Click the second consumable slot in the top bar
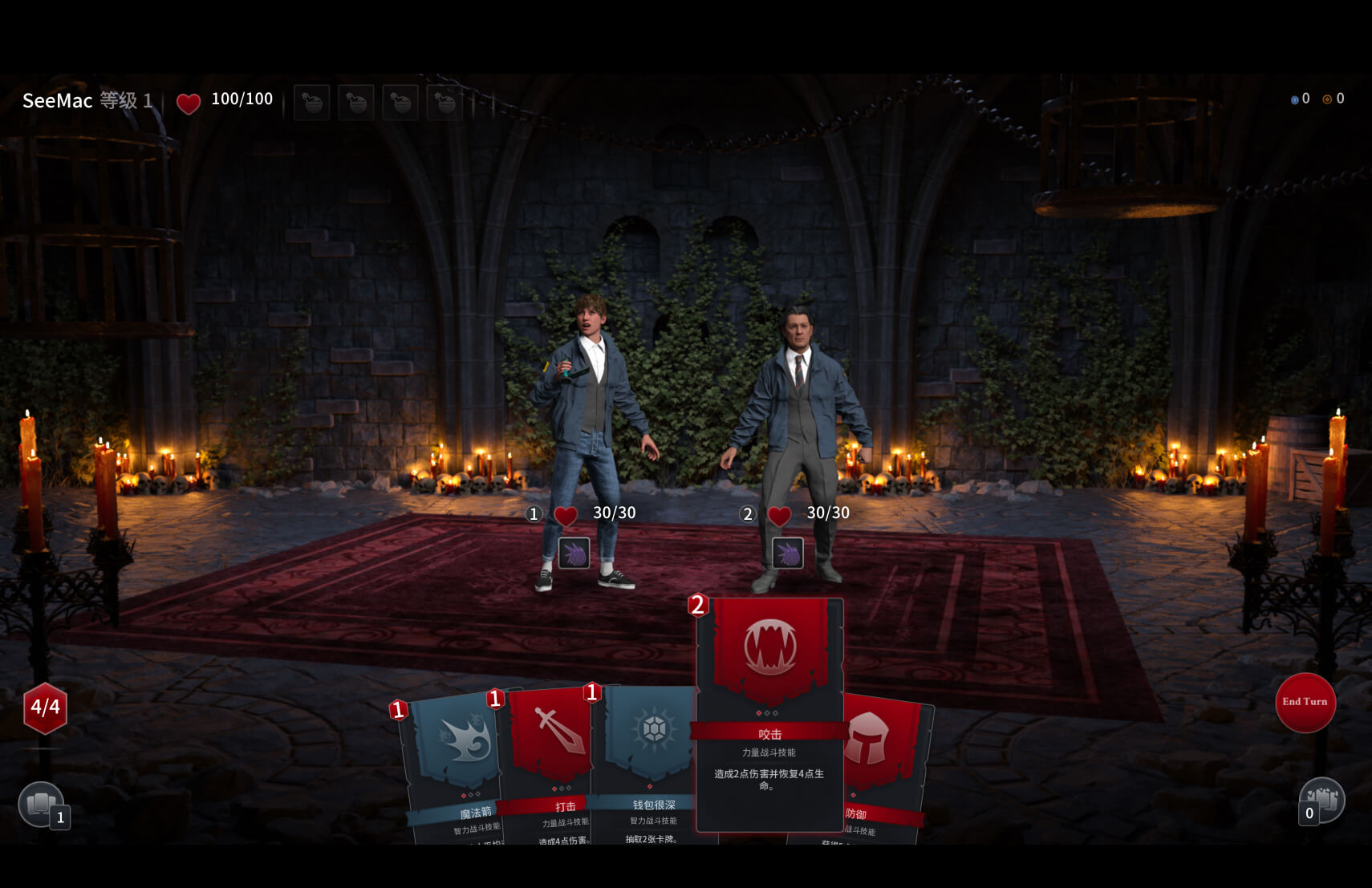Viewport: 1372px width, 888px height. (355, 102)
